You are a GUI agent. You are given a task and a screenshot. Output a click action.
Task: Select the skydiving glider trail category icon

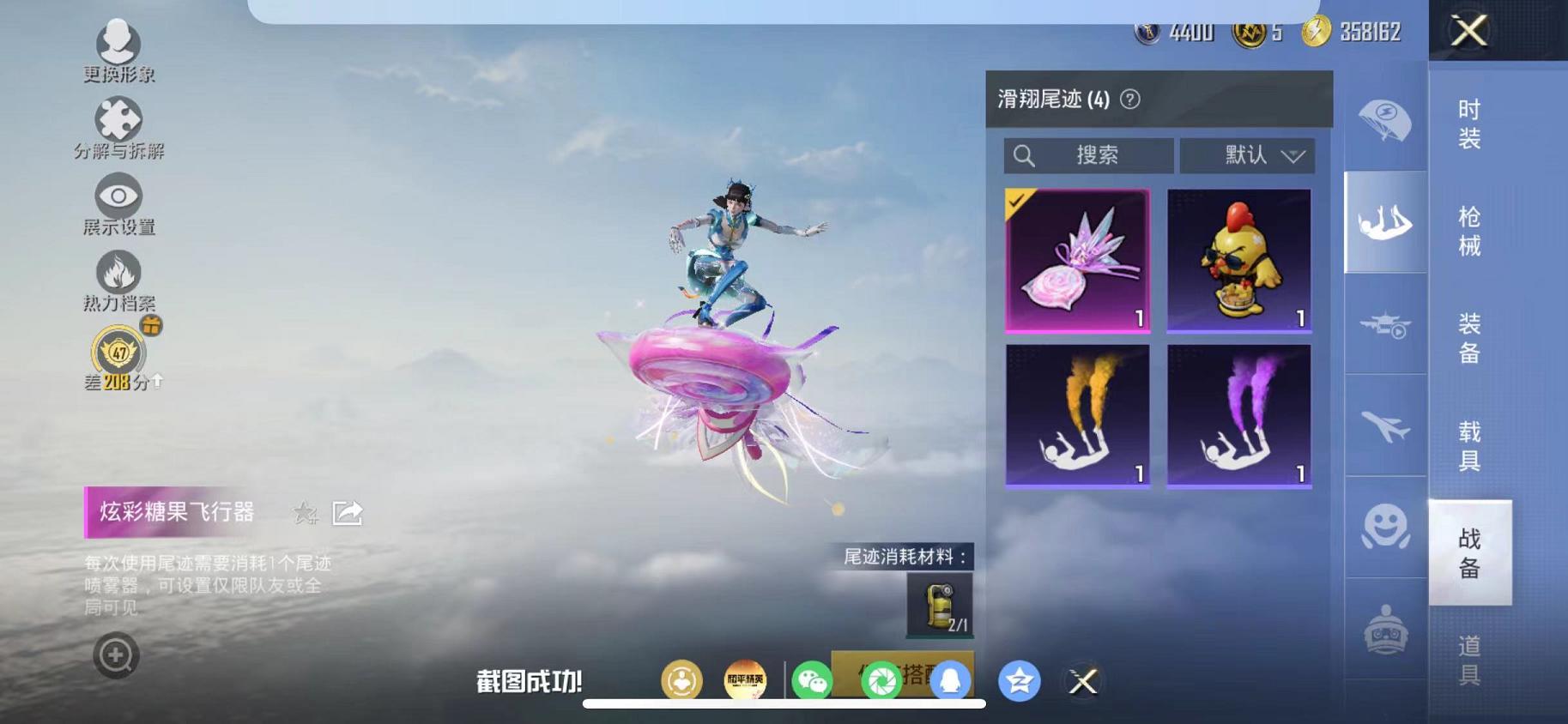[x=1383, y=223]
